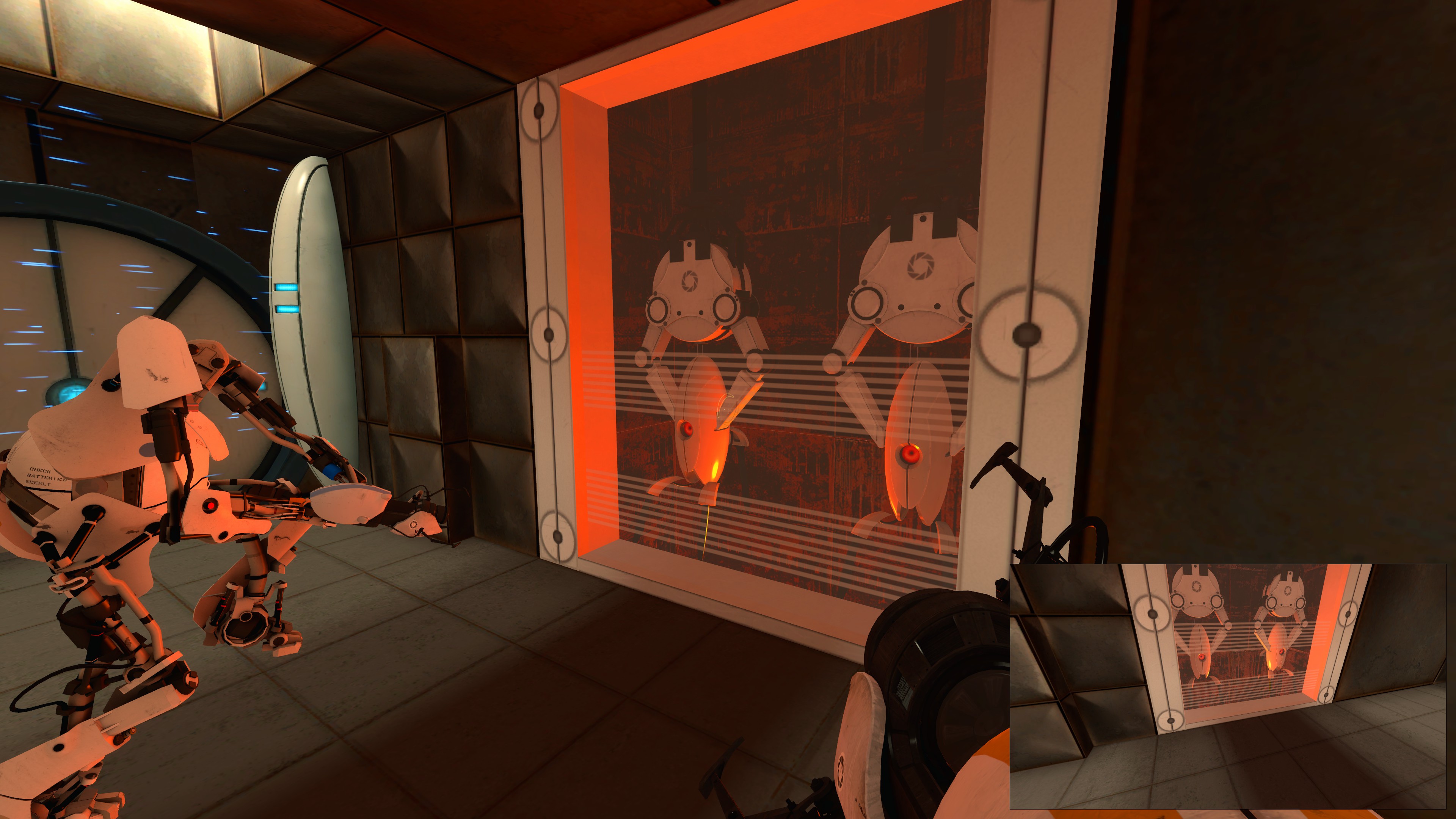The width and height of the screenshot is (1456, 819).
Task: Click the partner view picture-in-picture inset
Action: (x=1227, y=686)
